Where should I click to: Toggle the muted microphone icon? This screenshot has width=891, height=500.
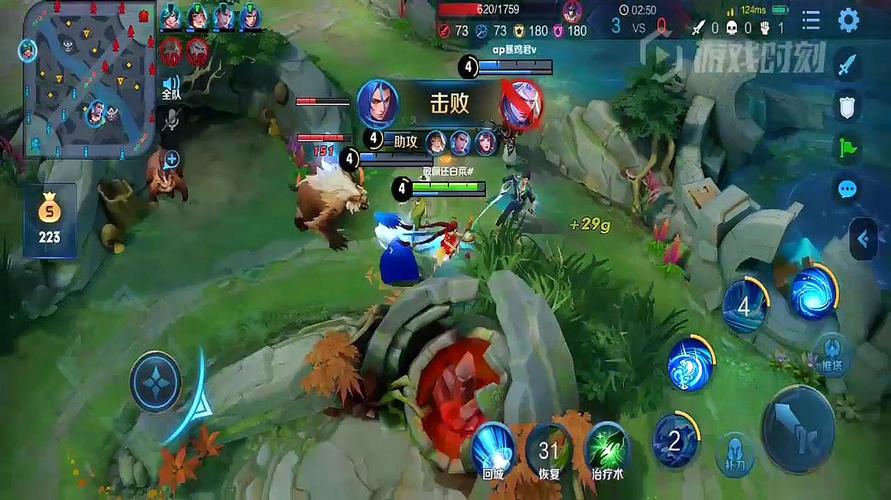pyautogui.click(x=171, y=121)
